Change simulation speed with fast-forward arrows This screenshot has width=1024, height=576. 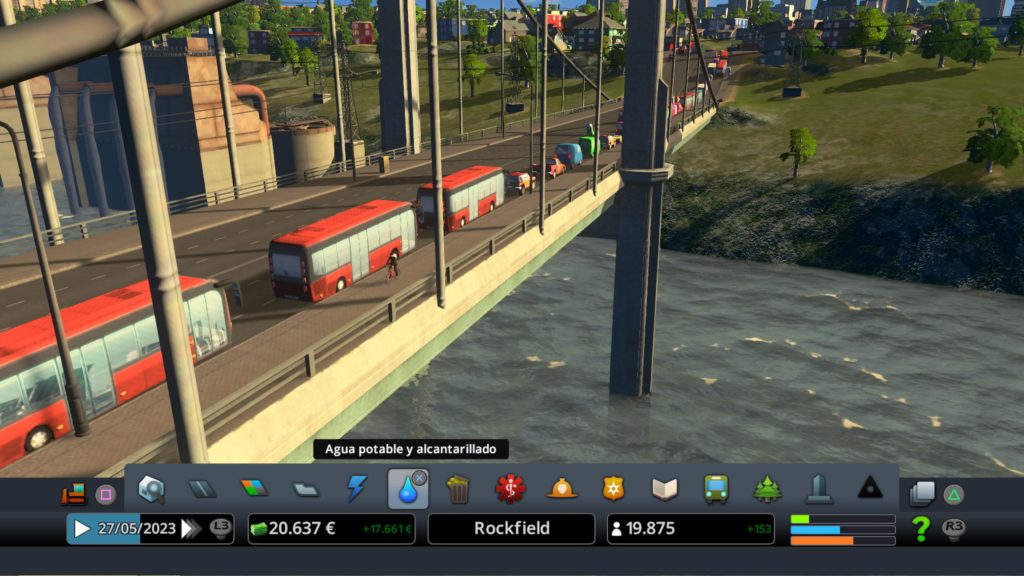191,529
